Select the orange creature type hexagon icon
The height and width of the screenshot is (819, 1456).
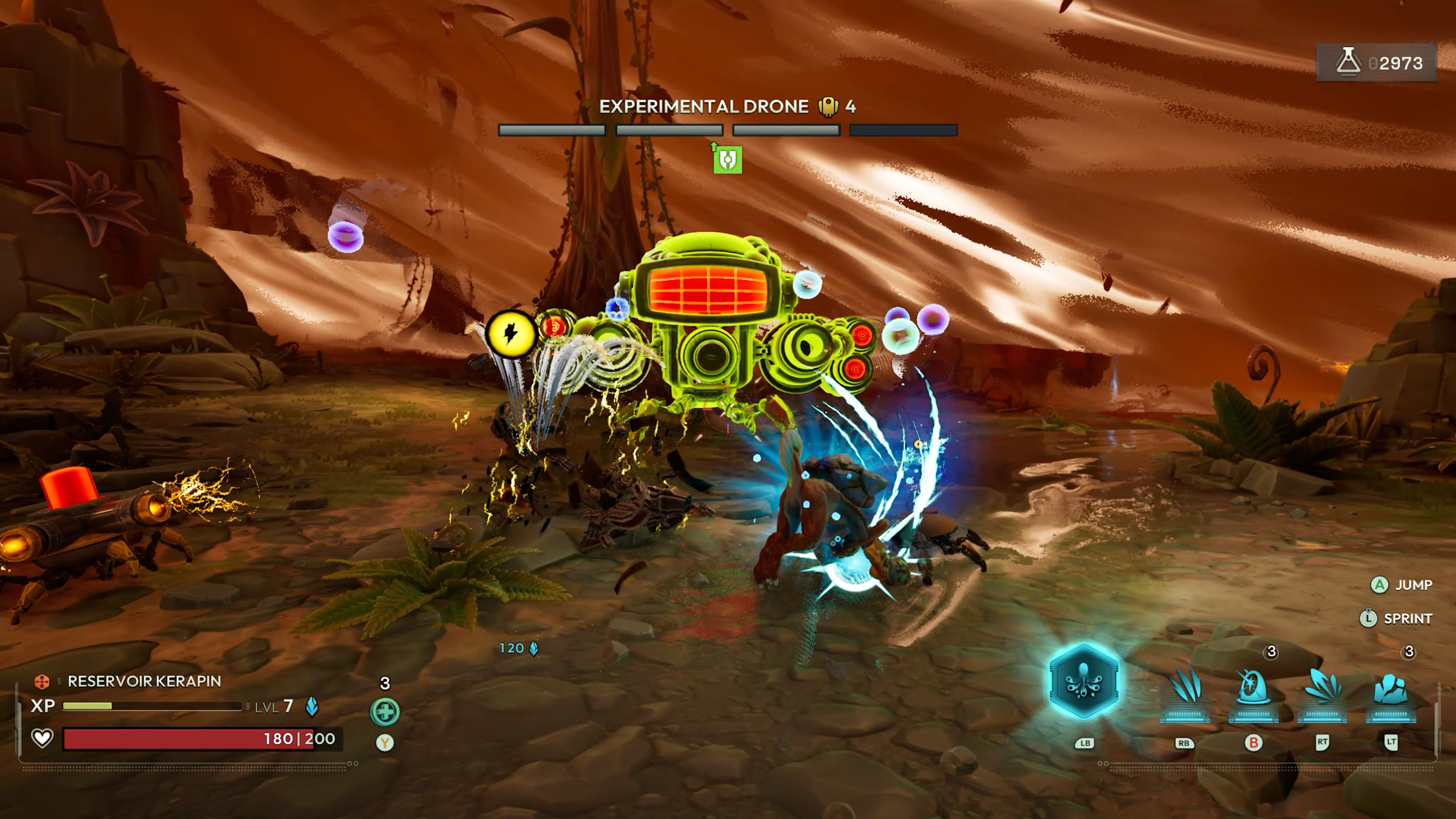point(42,682)
